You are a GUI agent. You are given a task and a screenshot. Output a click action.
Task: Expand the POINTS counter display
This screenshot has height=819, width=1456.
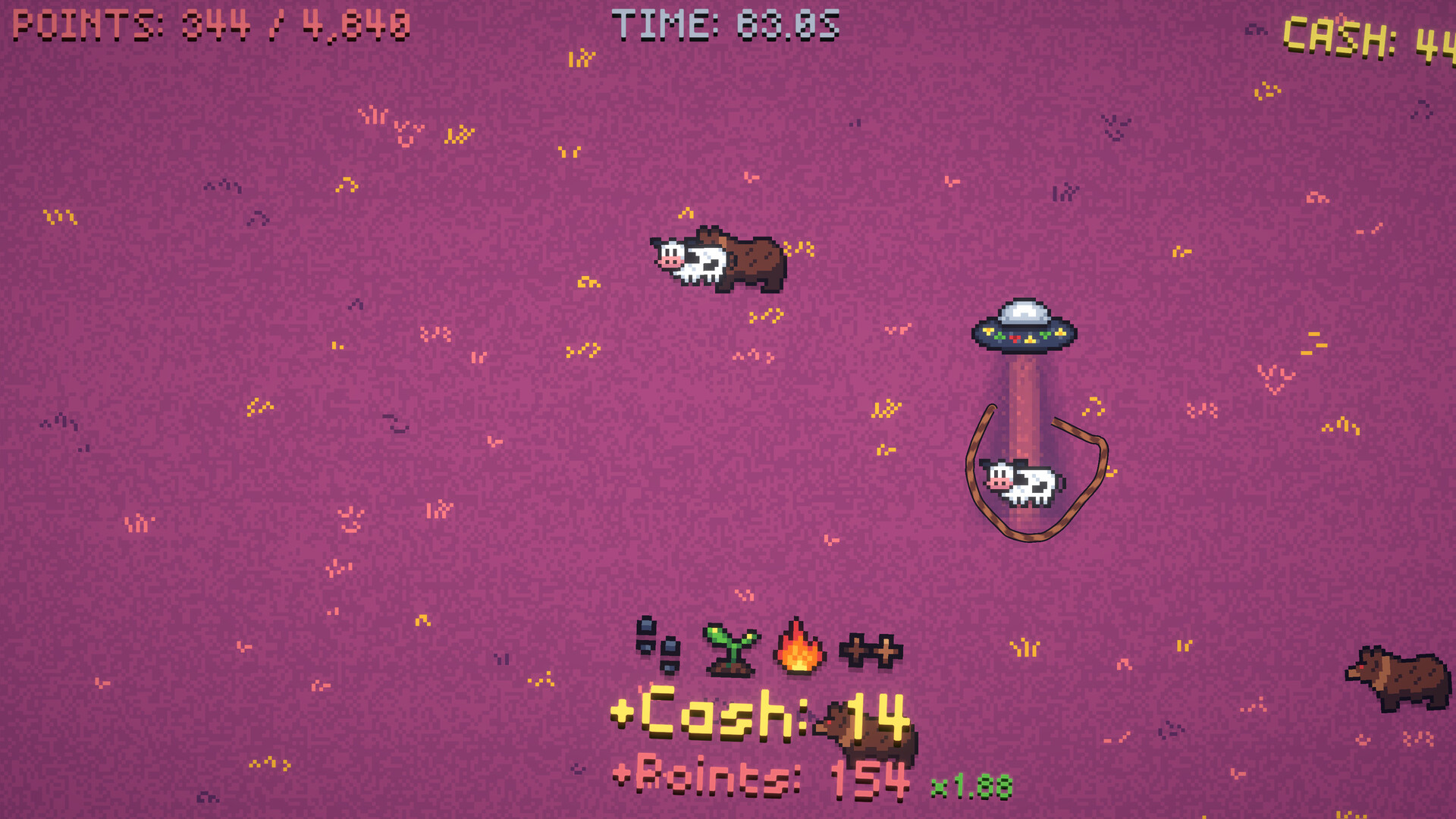[209, 23]
